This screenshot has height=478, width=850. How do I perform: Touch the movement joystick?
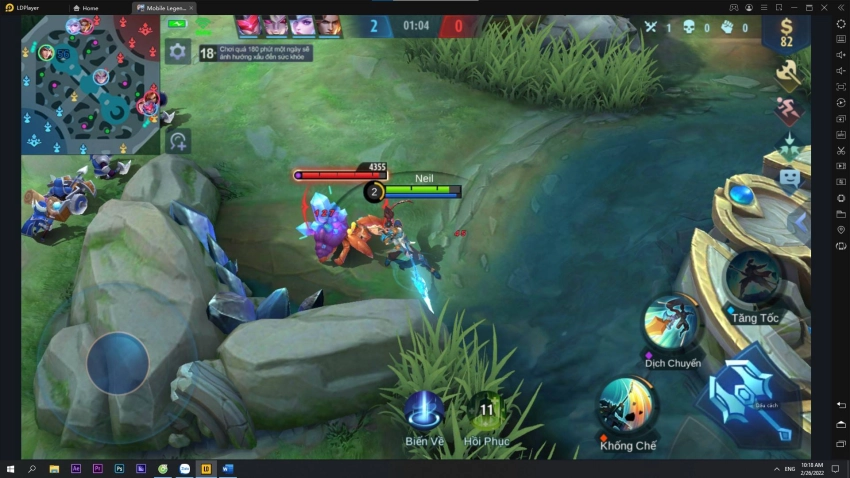(x=117, y=362)
